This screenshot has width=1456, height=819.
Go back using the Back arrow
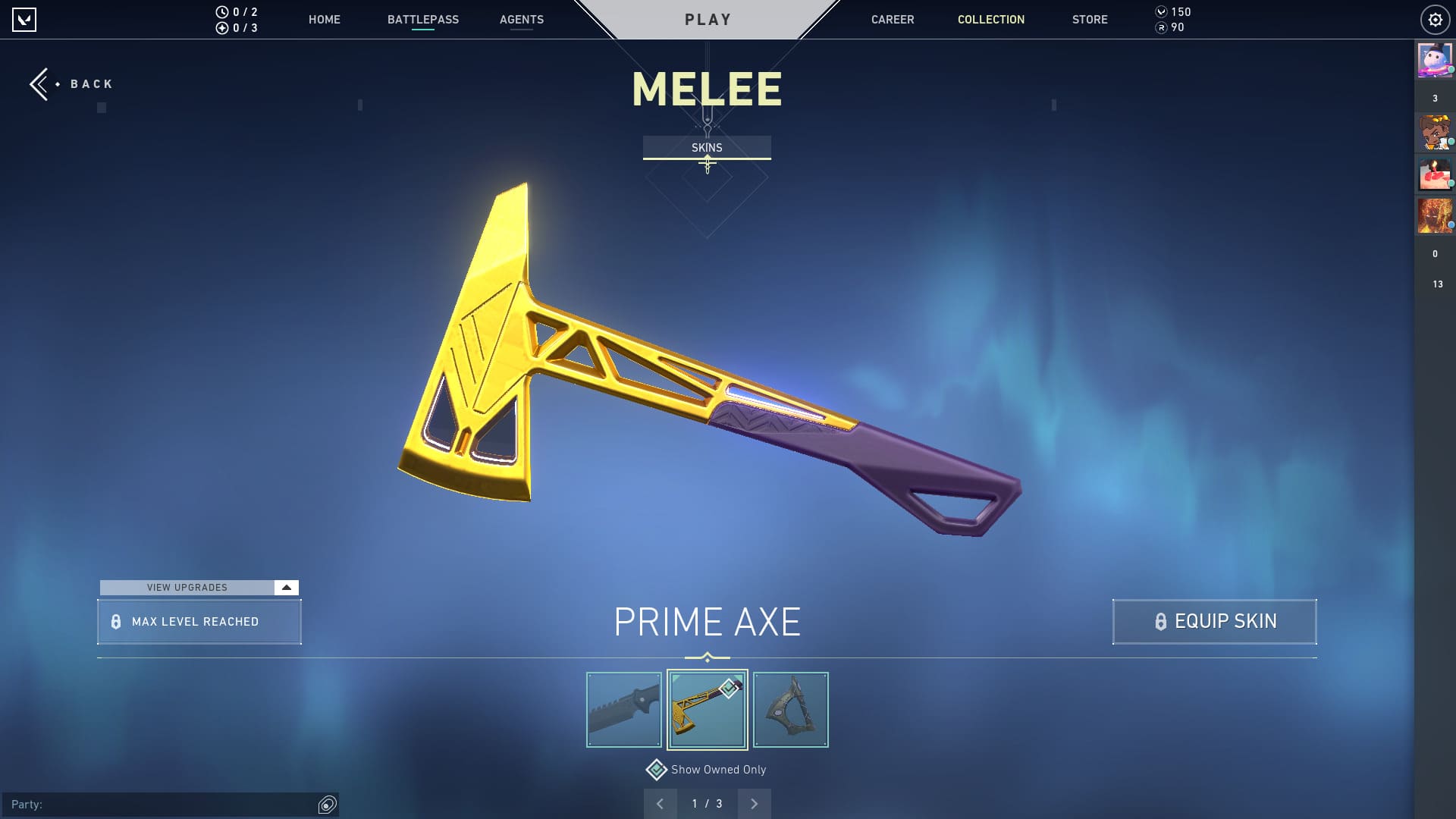70,84
